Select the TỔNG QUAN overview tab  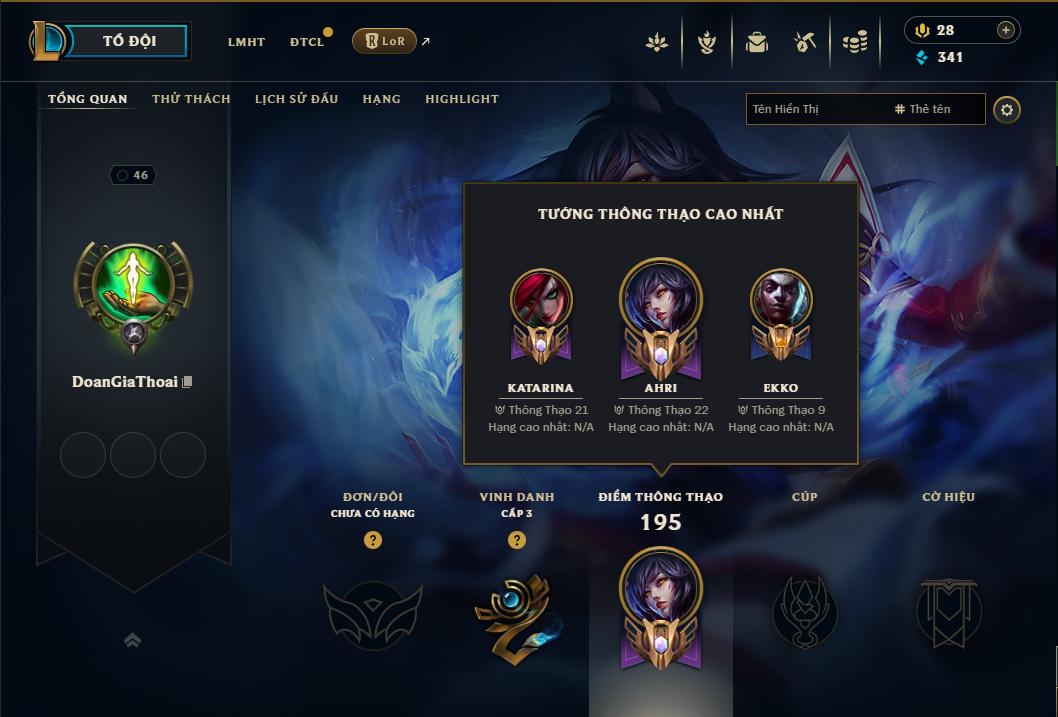(x=88, y=99)
